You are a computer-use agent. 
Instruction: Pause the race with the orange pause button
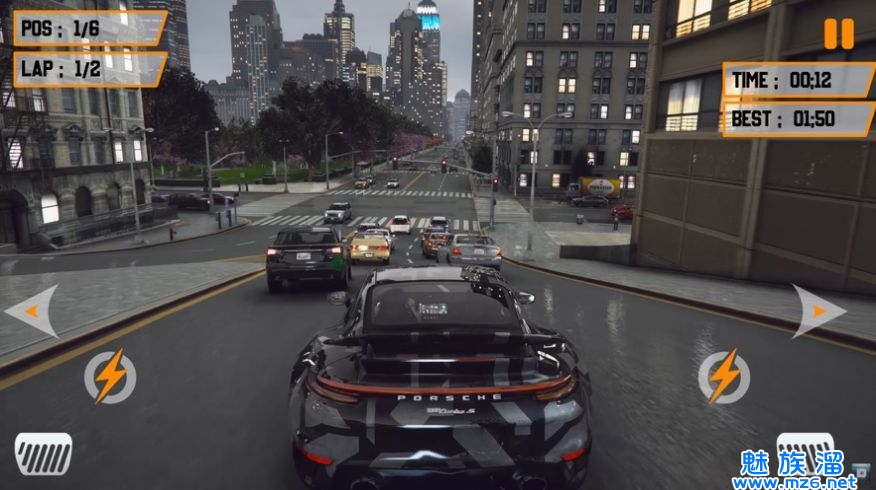pyautogui.click(x=839, y=33)
